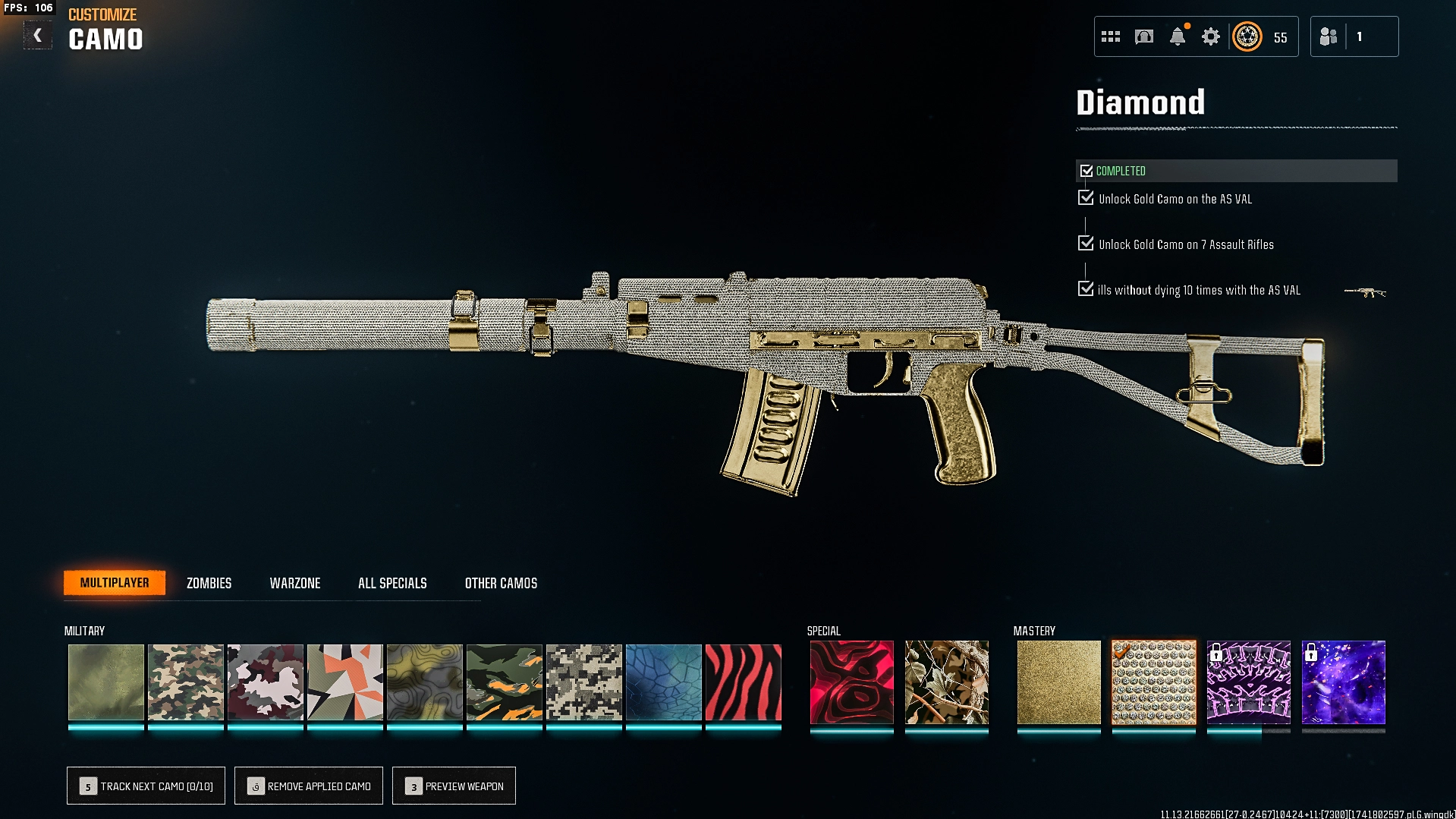Image resolution: width=1456 pixels, height=819 pixels.
Task: Pick the grey digital pixel camo
Action: [x=583, y=682]
